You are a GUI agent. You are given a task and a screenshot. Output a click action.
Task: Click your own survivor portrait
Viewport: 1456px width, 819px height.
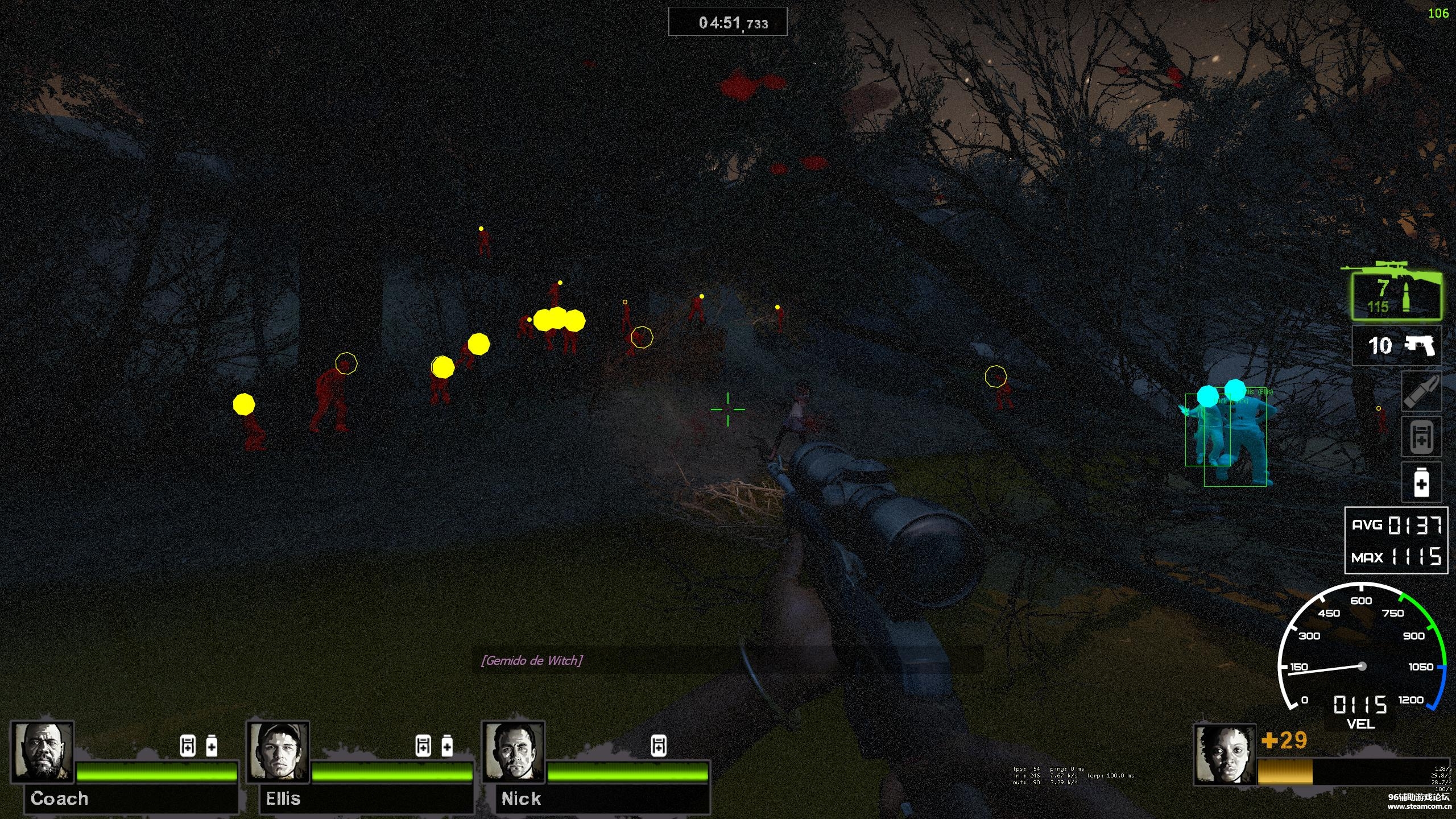[x=1225, y=754]
